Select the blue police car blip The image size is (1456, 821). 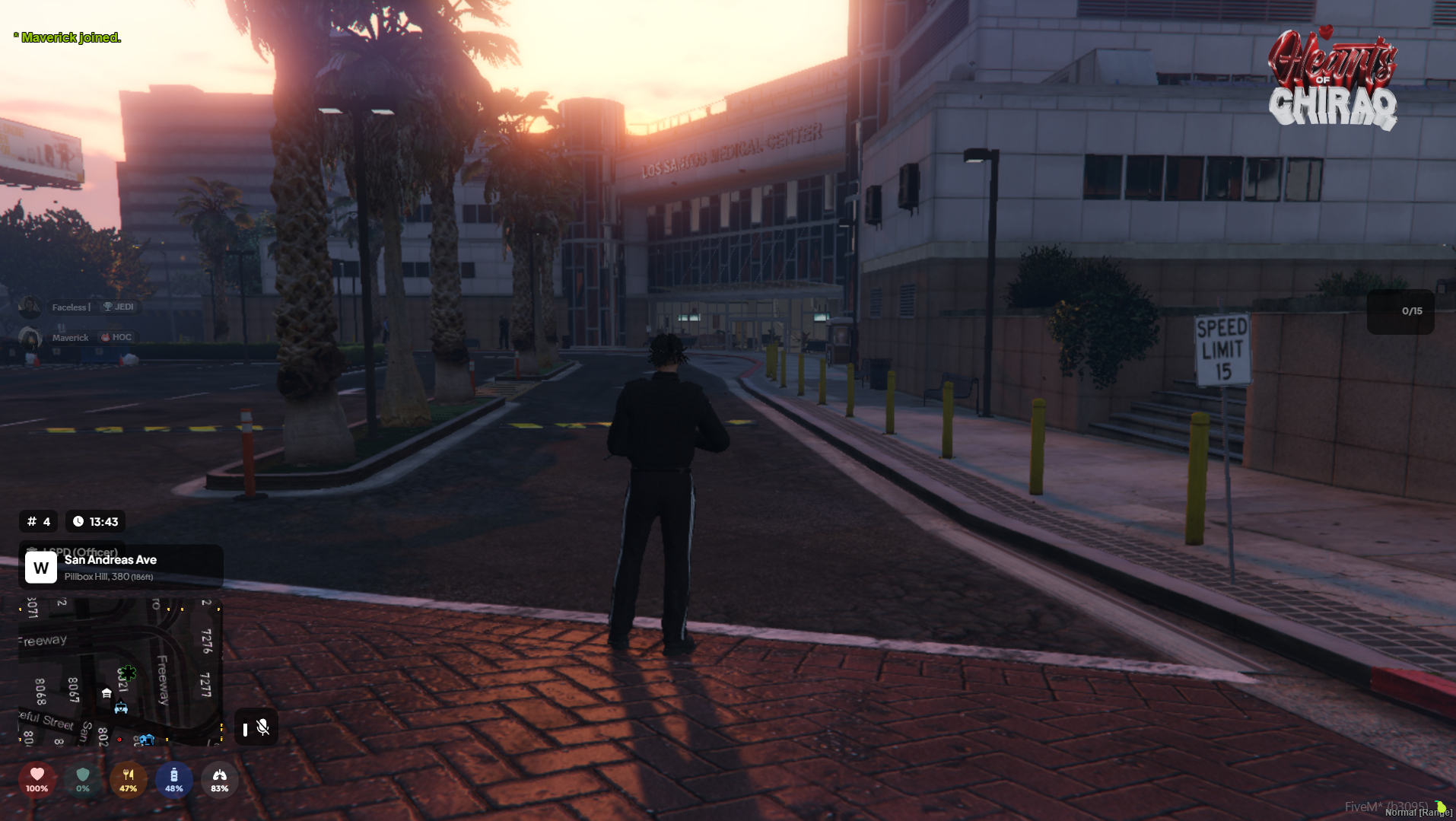tap(121, 708)
